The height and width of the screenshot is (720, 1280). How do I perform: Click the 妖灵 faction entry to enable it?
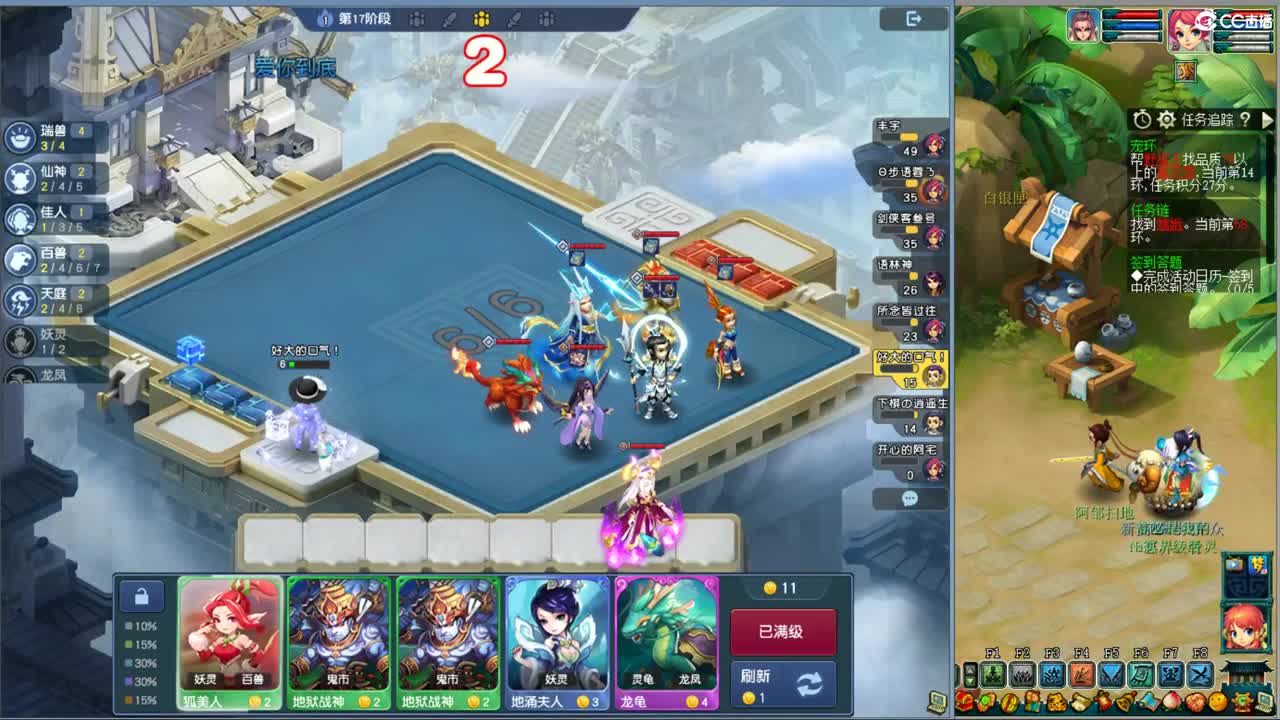(18, 338)
